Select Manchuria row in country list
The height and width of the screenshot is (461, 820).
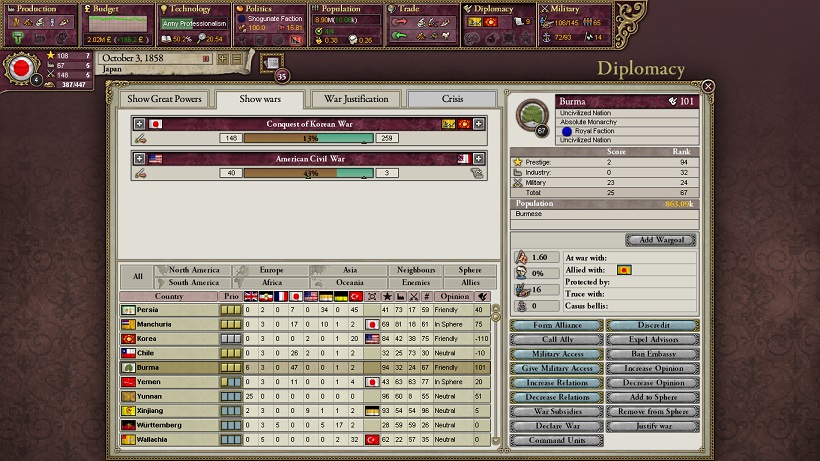point(168,325)
